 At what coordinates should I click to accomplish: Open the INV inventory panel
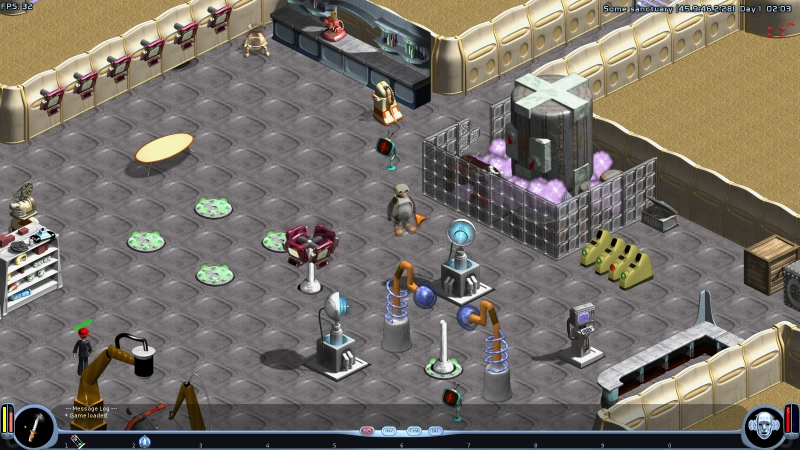tap(390, 431)
